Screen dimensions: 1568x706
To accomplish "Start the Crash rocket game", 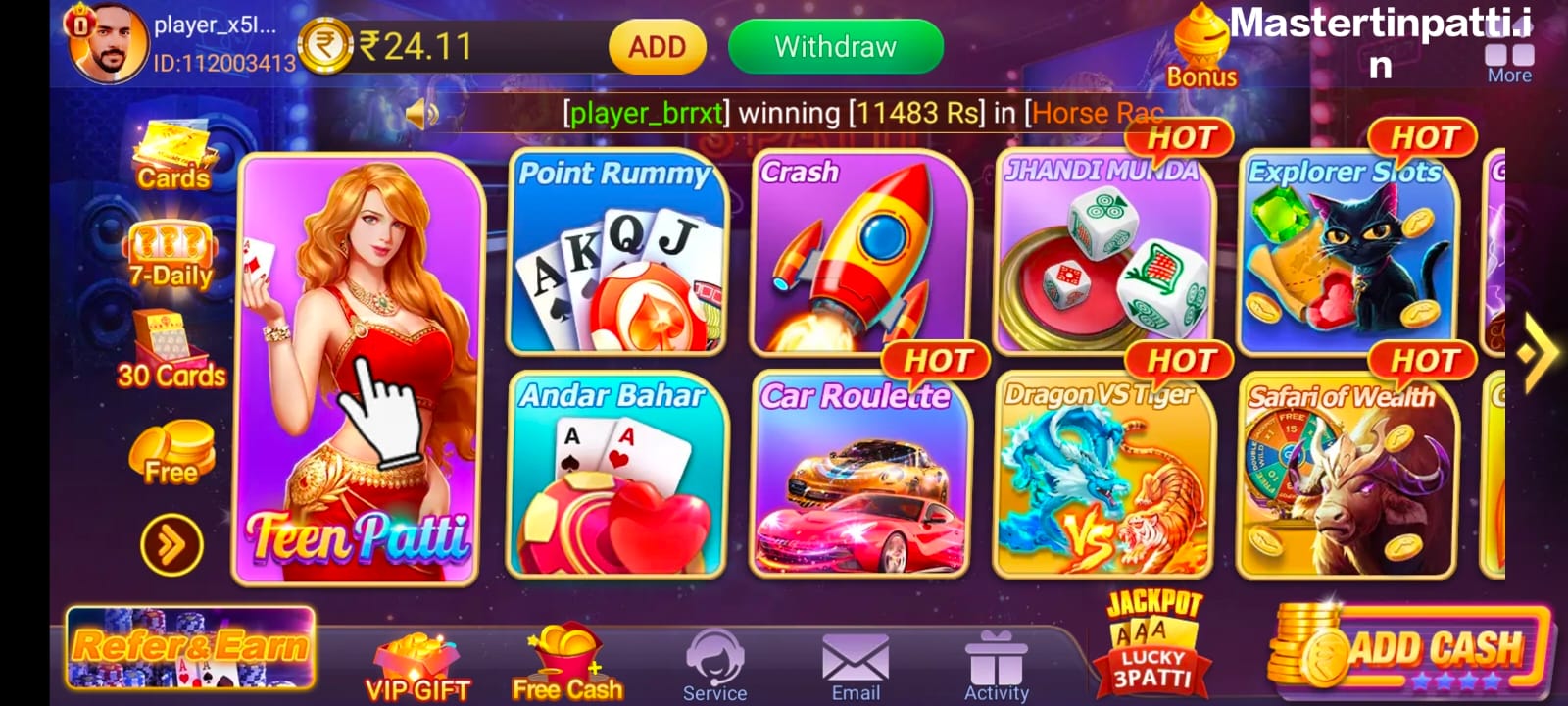I will click(x=859, y=253).
